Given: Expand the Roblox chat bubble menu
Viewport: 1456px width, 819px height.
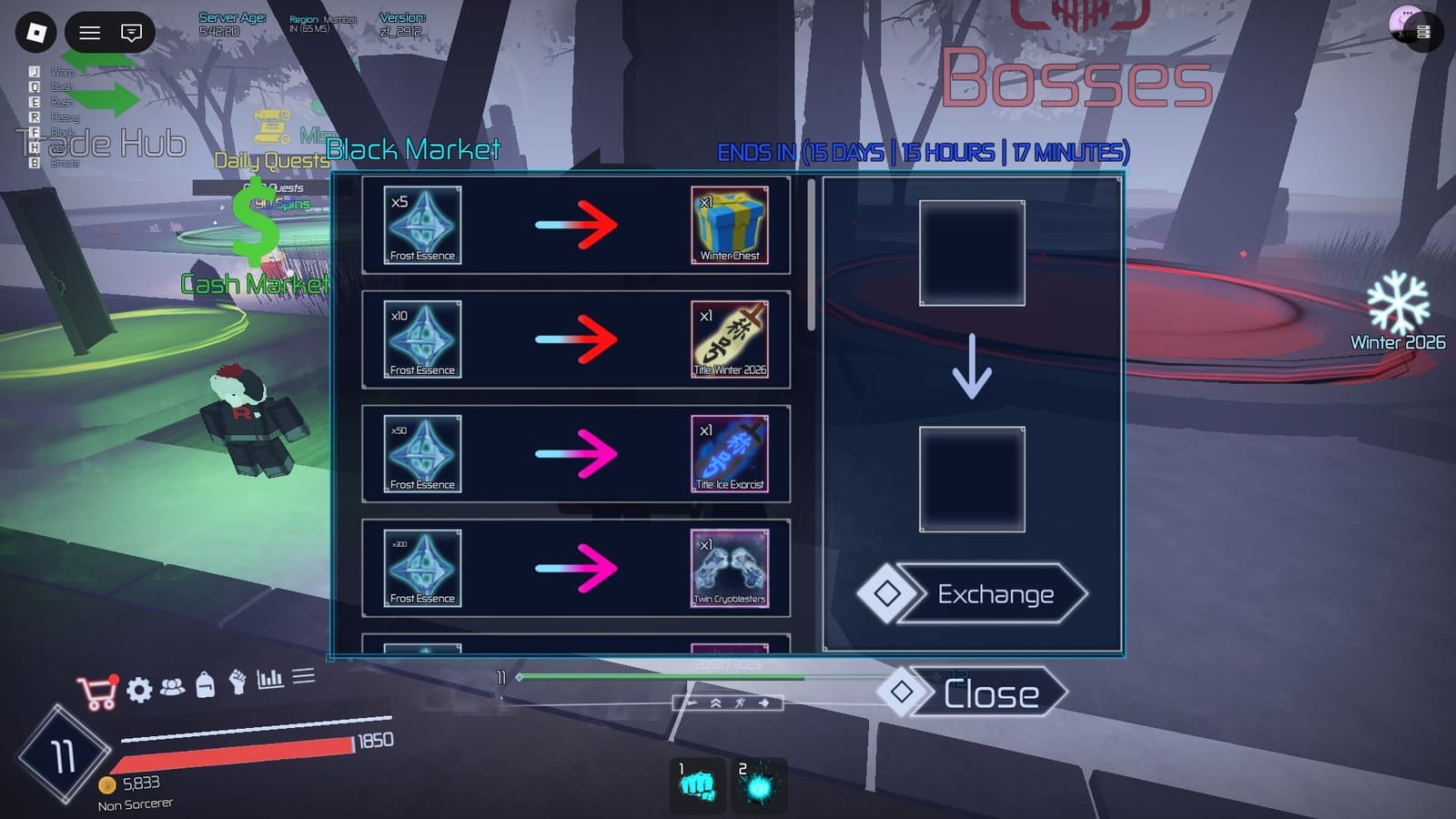Looking at the screenshot, I should coord(132,34).
